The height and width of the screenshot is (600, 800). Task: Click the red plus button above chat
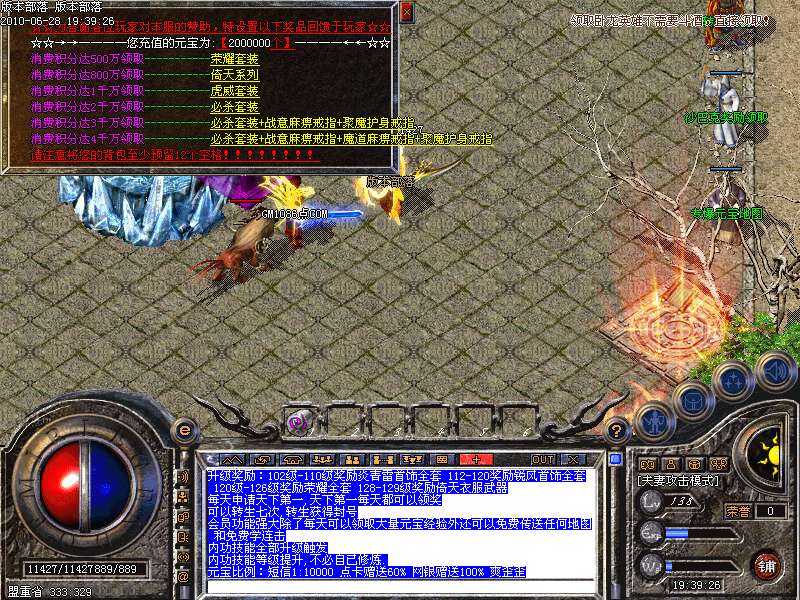(475, 459)
